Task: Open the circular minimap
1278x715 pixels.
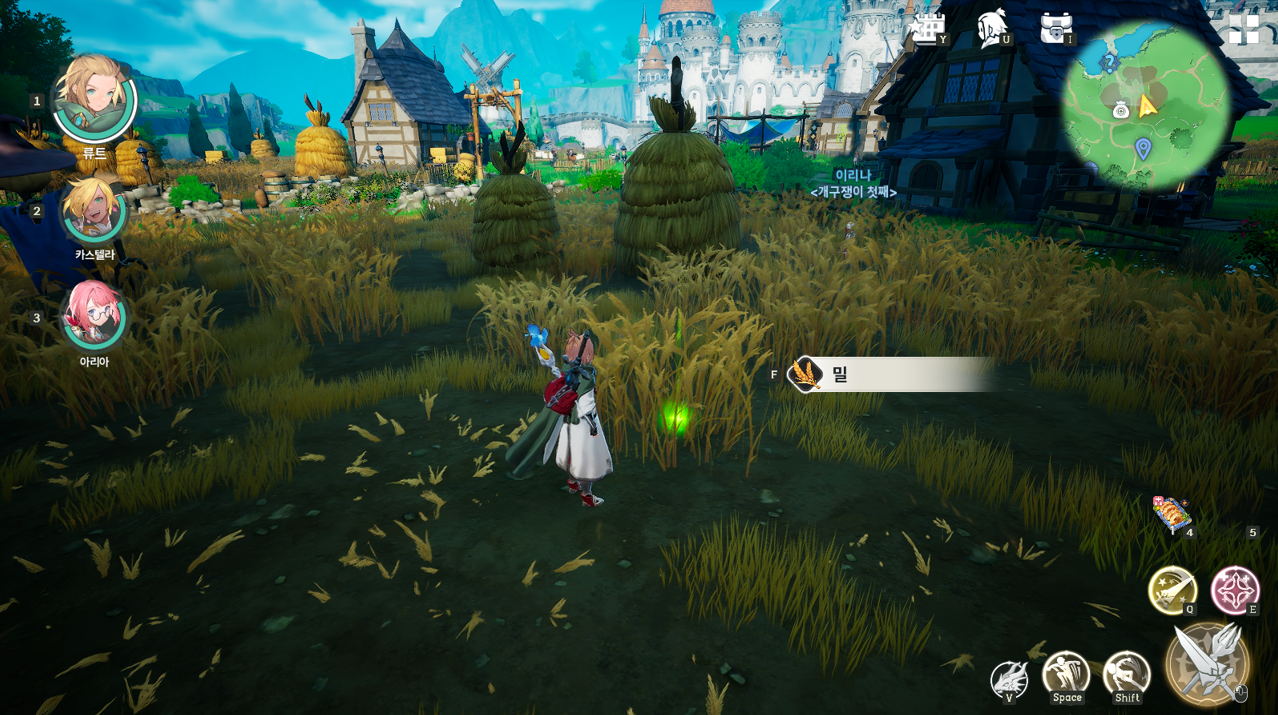Action: pyautogui.click(x=1146, y=106)
